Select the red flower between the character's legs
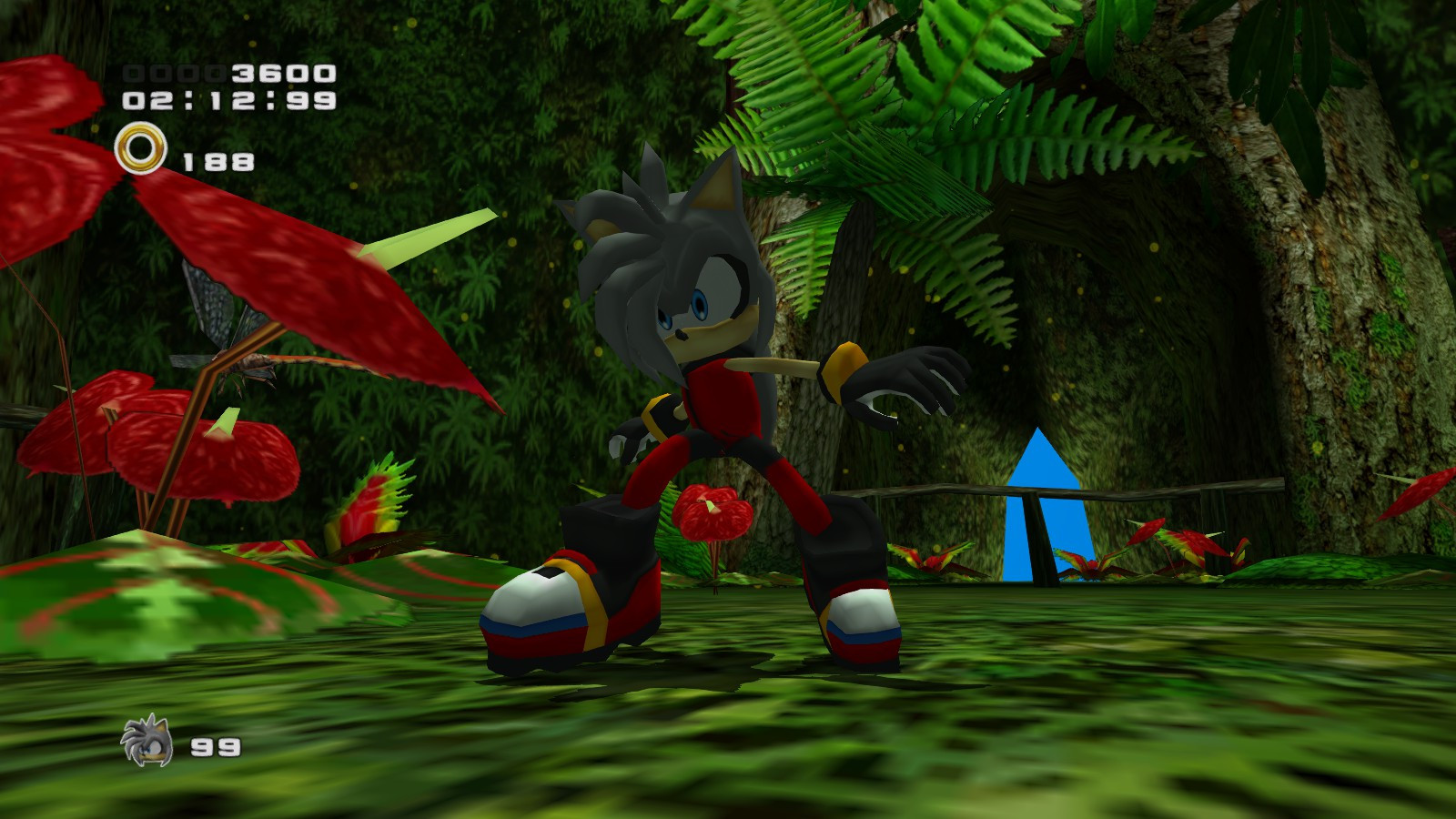Screen dimensions: 1456x819 [710, 510]
